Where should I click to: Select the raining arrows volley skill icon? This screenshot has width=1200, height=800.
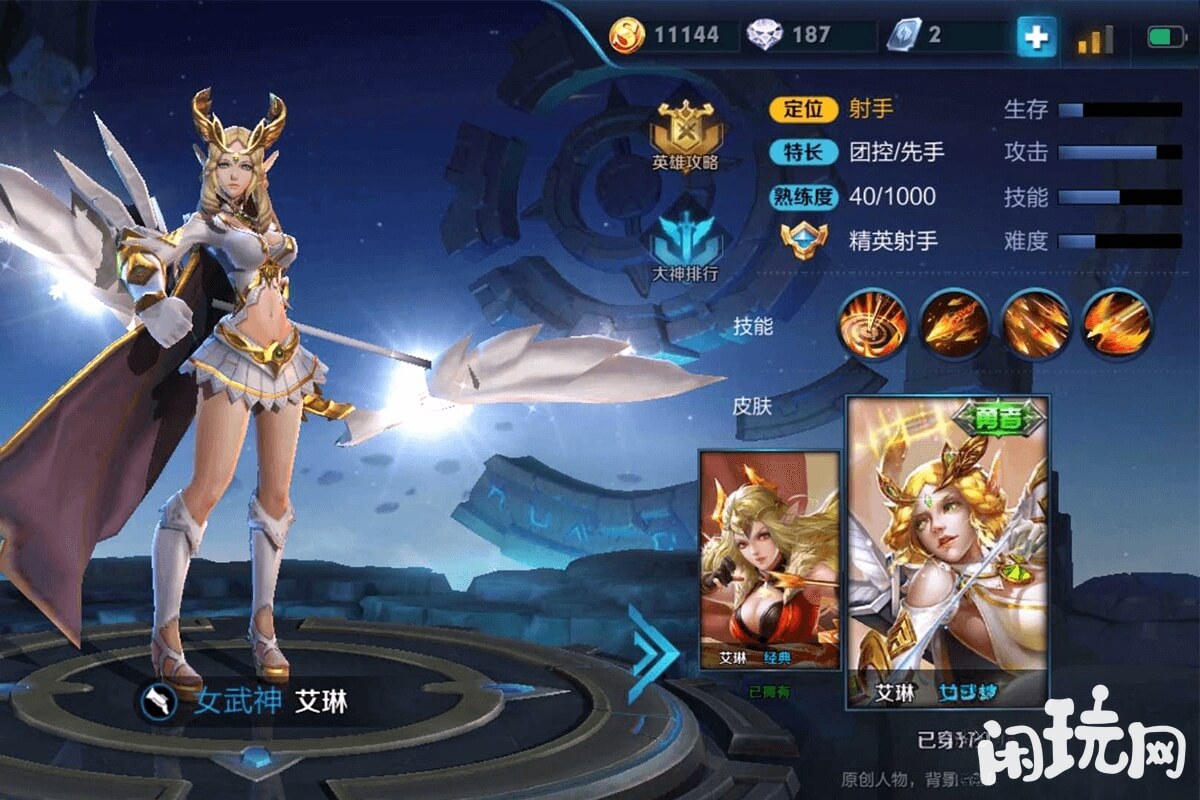1036,324
